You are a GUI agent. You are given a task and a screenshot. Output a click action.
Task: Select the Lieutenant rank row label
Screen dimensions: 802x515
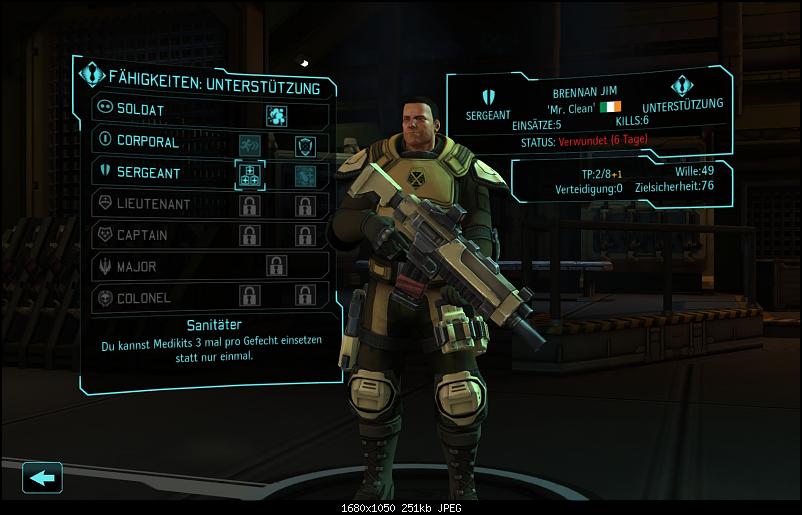pyautogui.click(x=153, y=204)
